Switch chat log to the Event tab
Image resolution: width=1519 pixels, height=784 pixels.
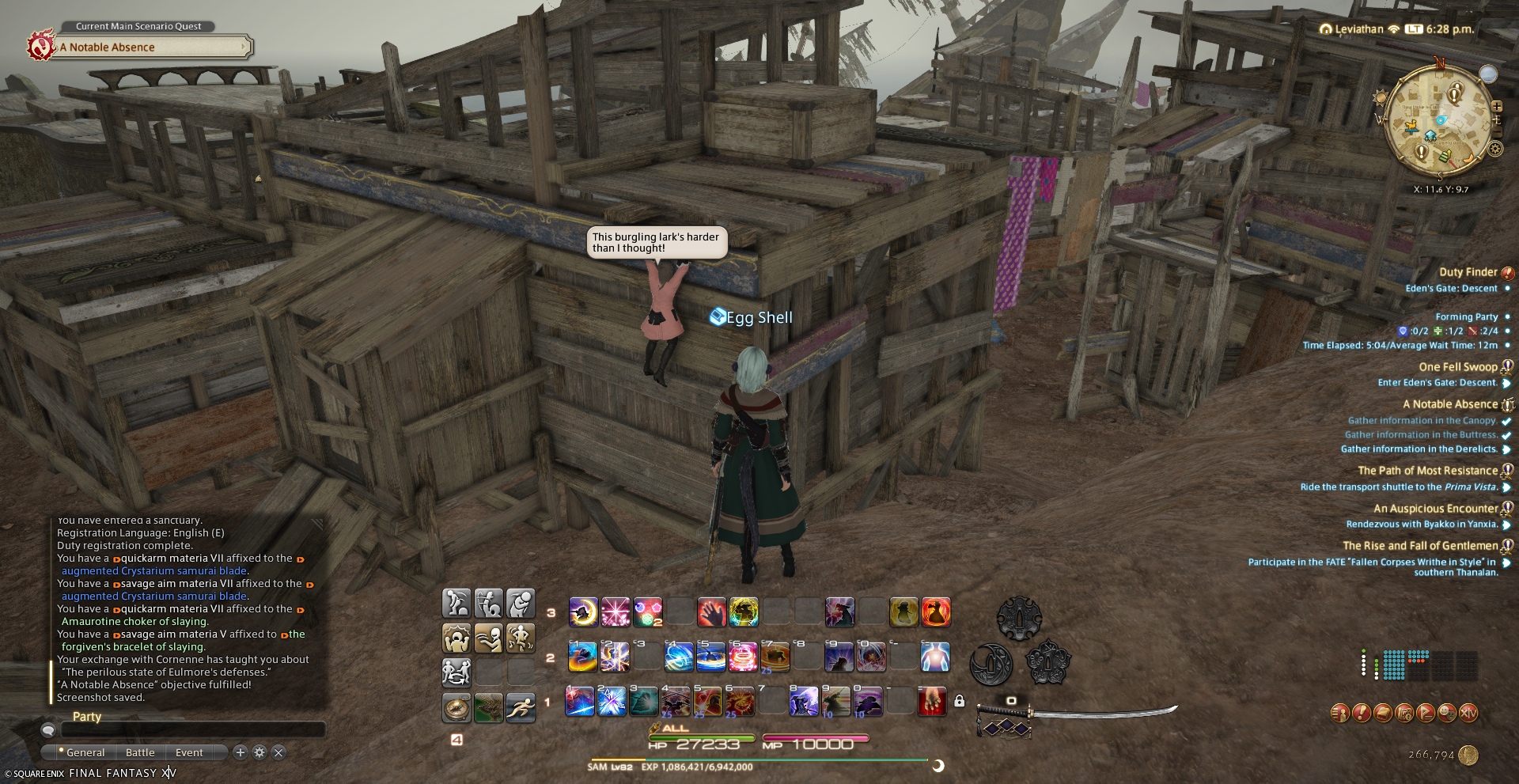(x=189, y=752)
